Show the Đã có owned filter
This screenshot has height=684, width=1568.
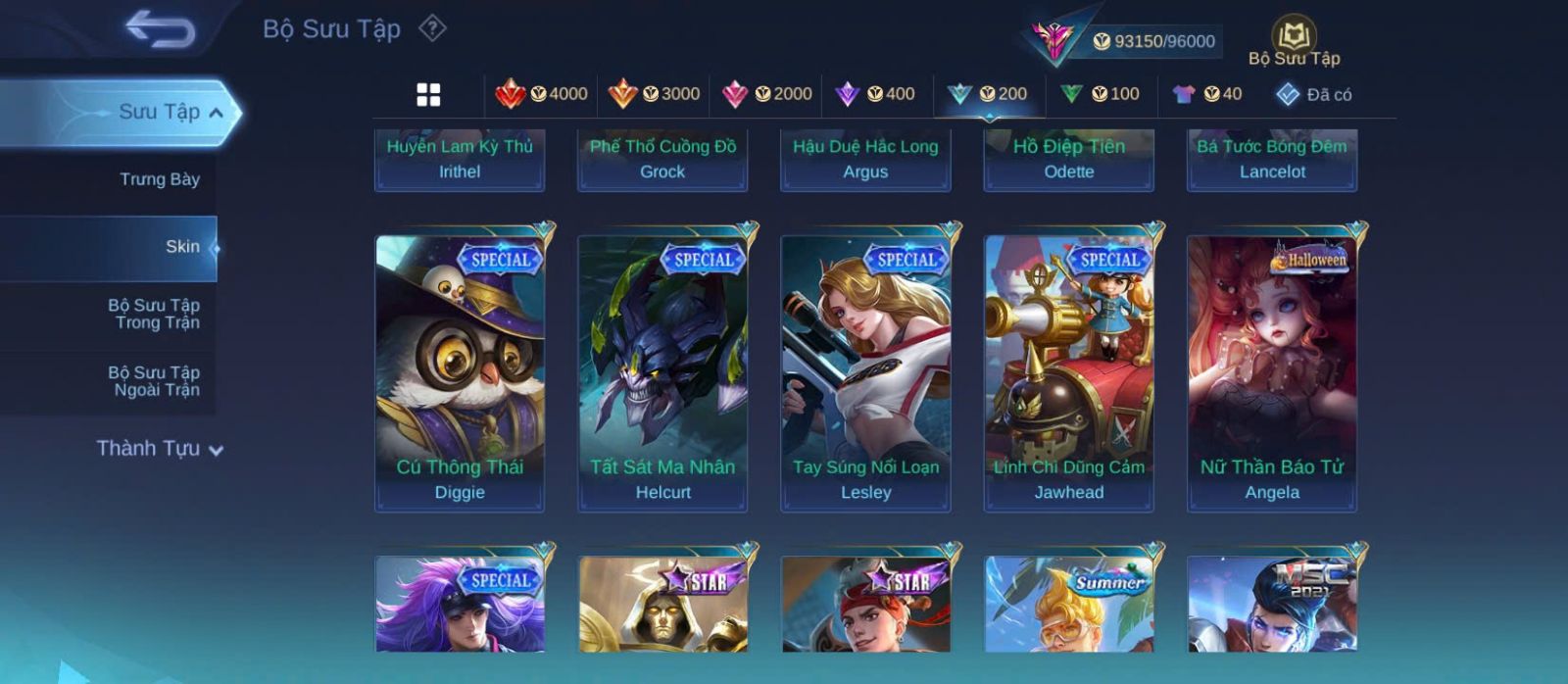tap(1314, 94)
